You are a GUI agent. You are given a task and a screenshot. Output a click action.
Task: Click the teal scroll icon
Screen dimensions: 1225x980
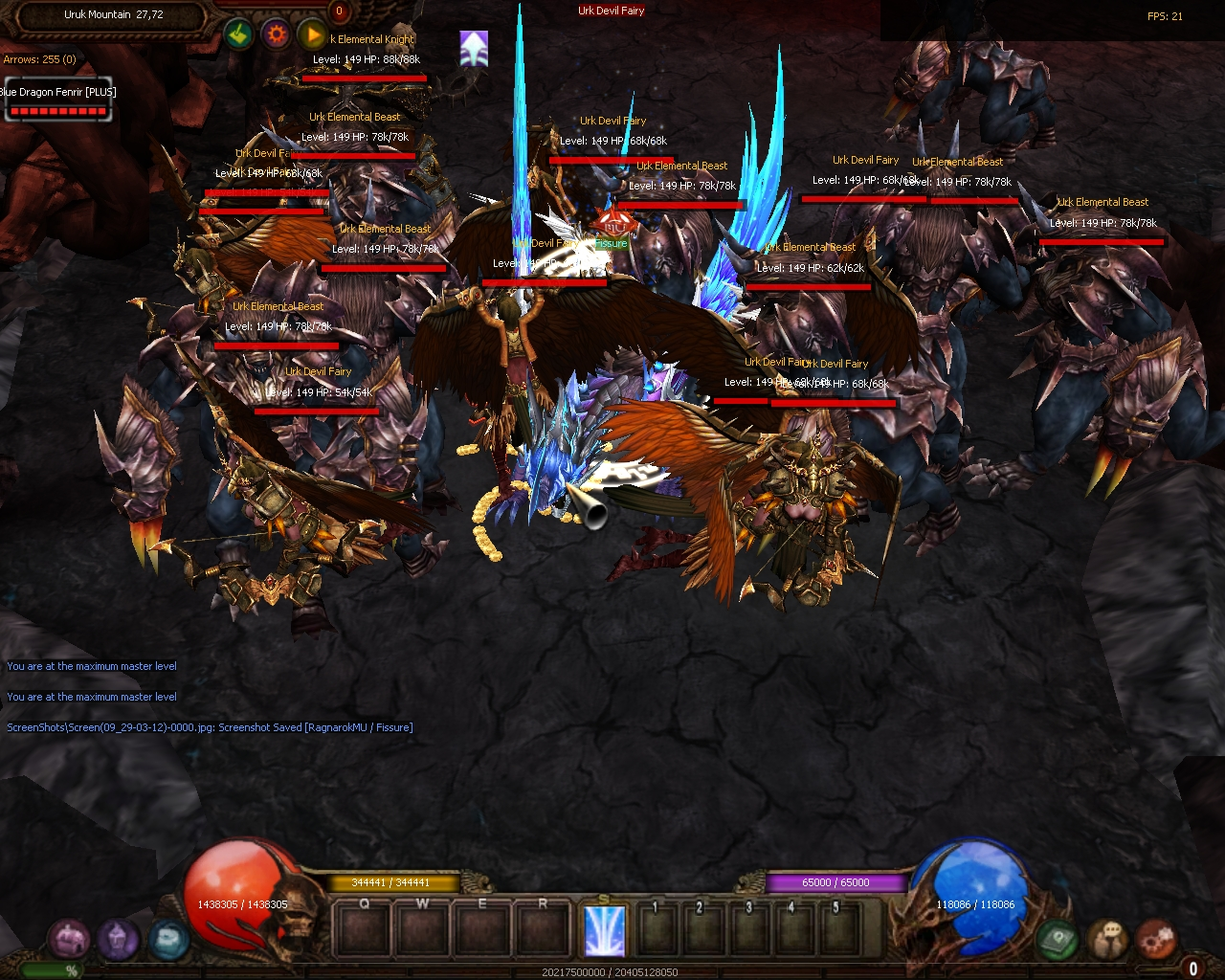[x=167, y=940]
